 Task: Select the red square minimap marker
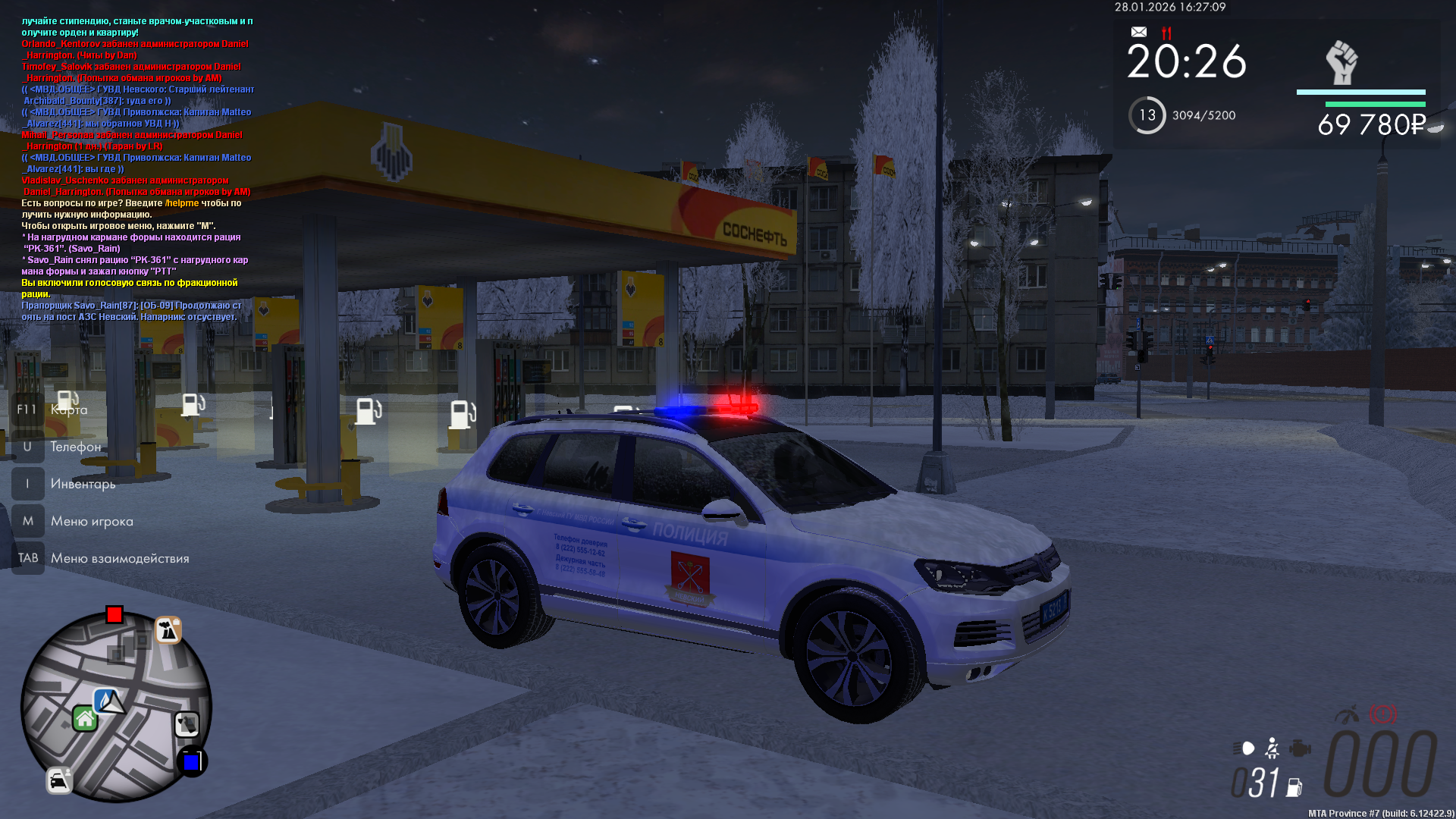click(x=115, y=614)
